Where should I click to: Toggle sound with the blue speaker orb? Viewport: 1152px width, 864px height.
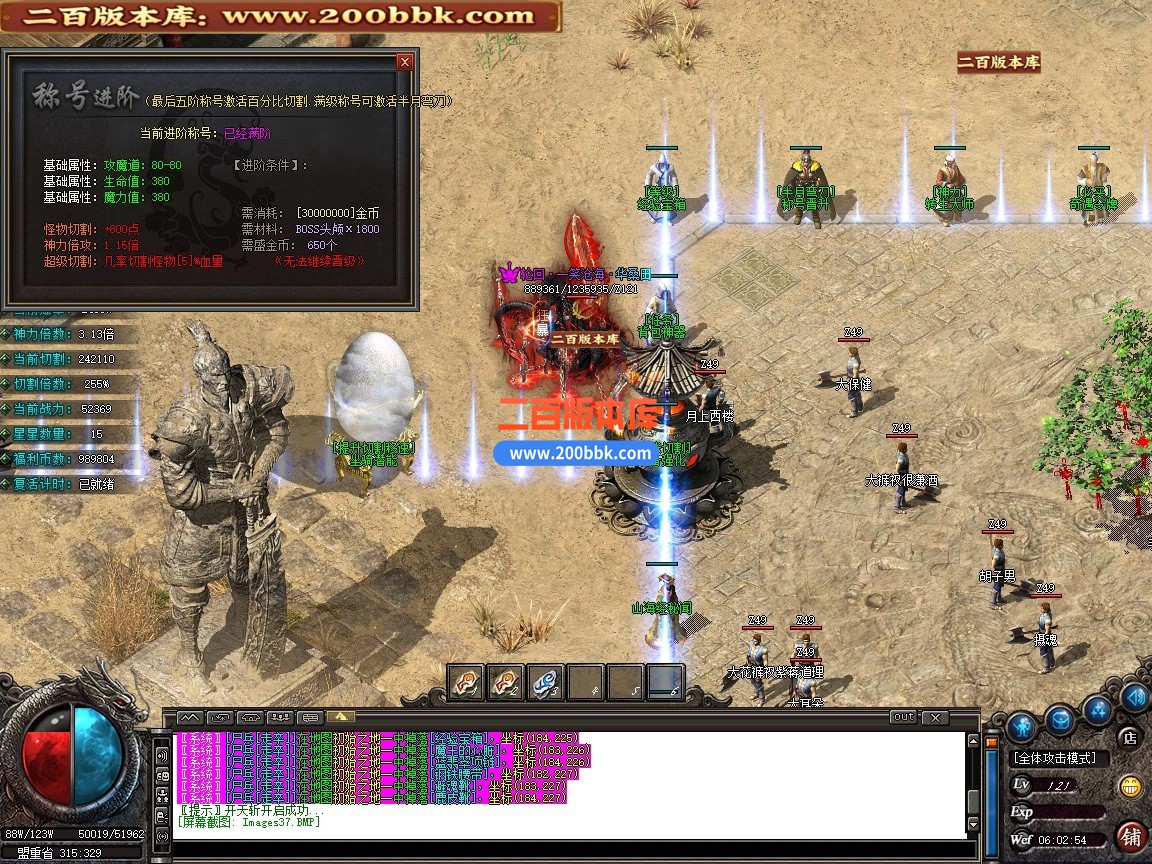coord(1134,697)
